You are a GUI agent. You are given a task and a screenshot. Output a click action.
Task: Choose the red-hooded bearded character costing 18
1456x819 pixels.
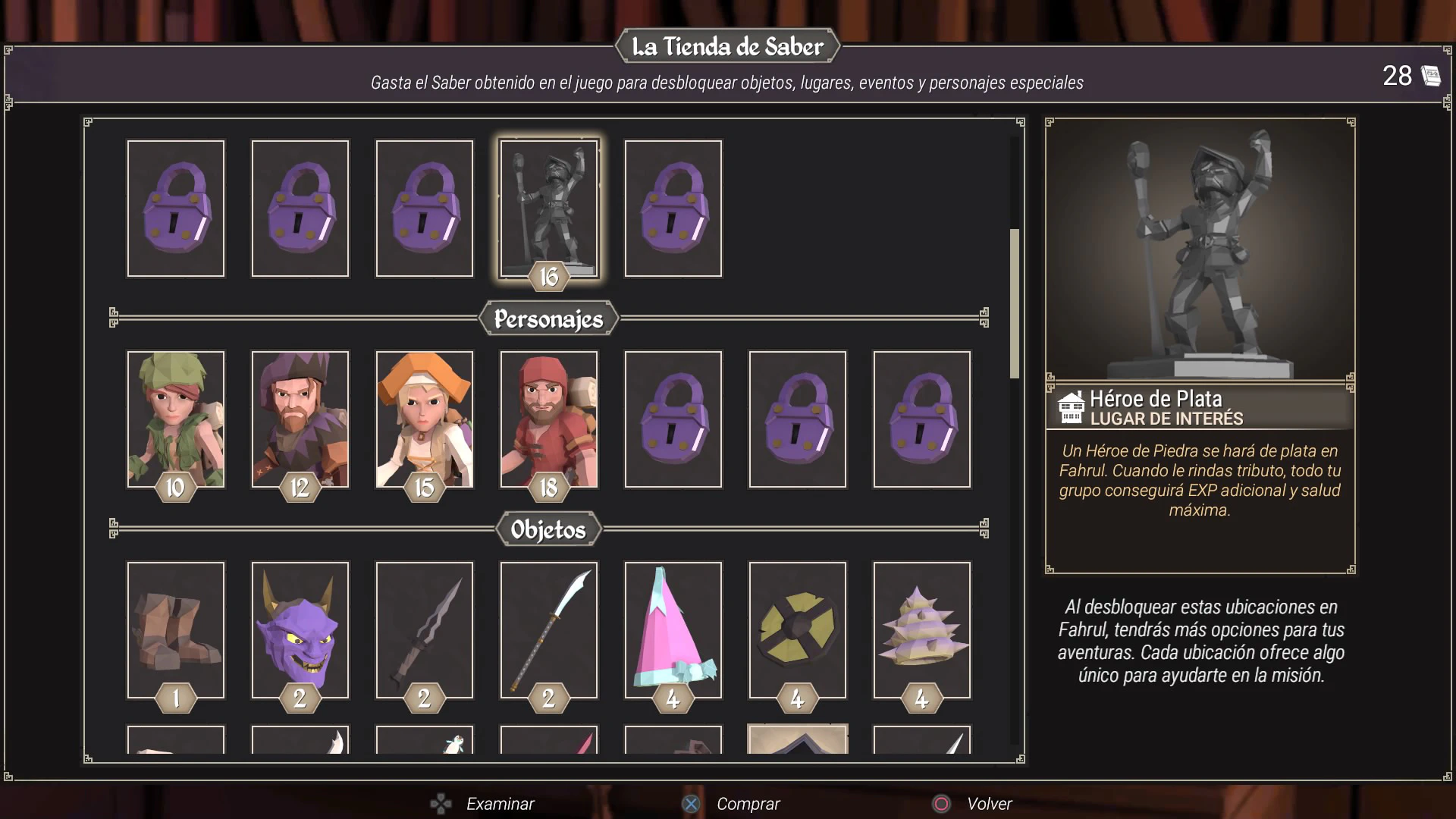click(x=548, y=419)
